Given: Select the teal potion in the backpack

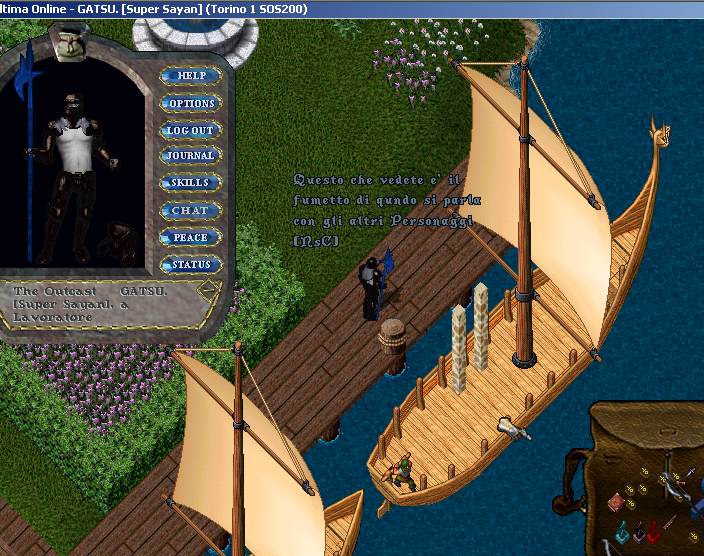Looking at the screenshot, I should pos(621,533).
